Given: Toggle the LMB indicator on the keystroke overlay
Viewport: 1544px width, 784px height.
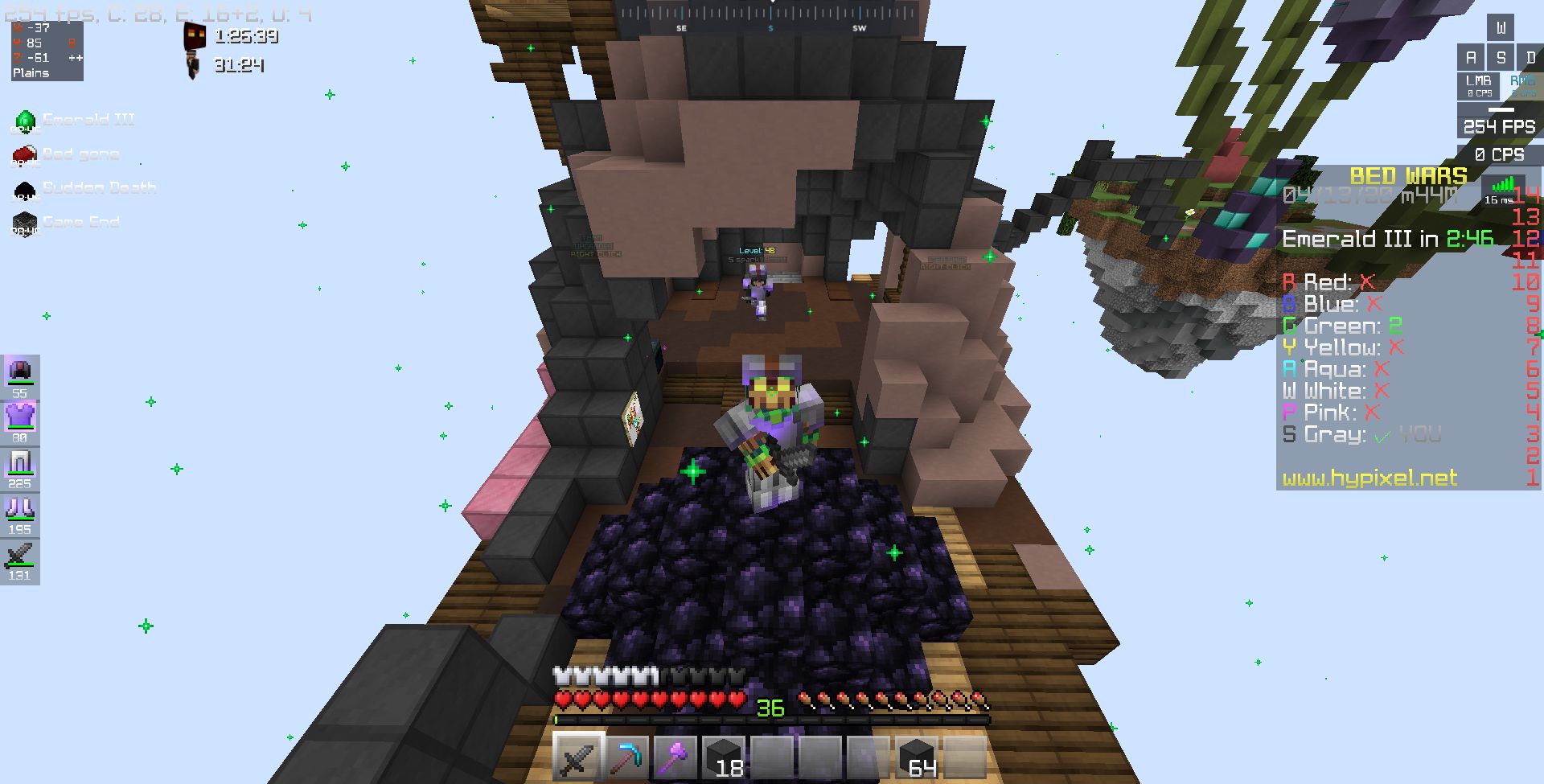Looking at the screenshot, I should click(x=1478, y=84).
